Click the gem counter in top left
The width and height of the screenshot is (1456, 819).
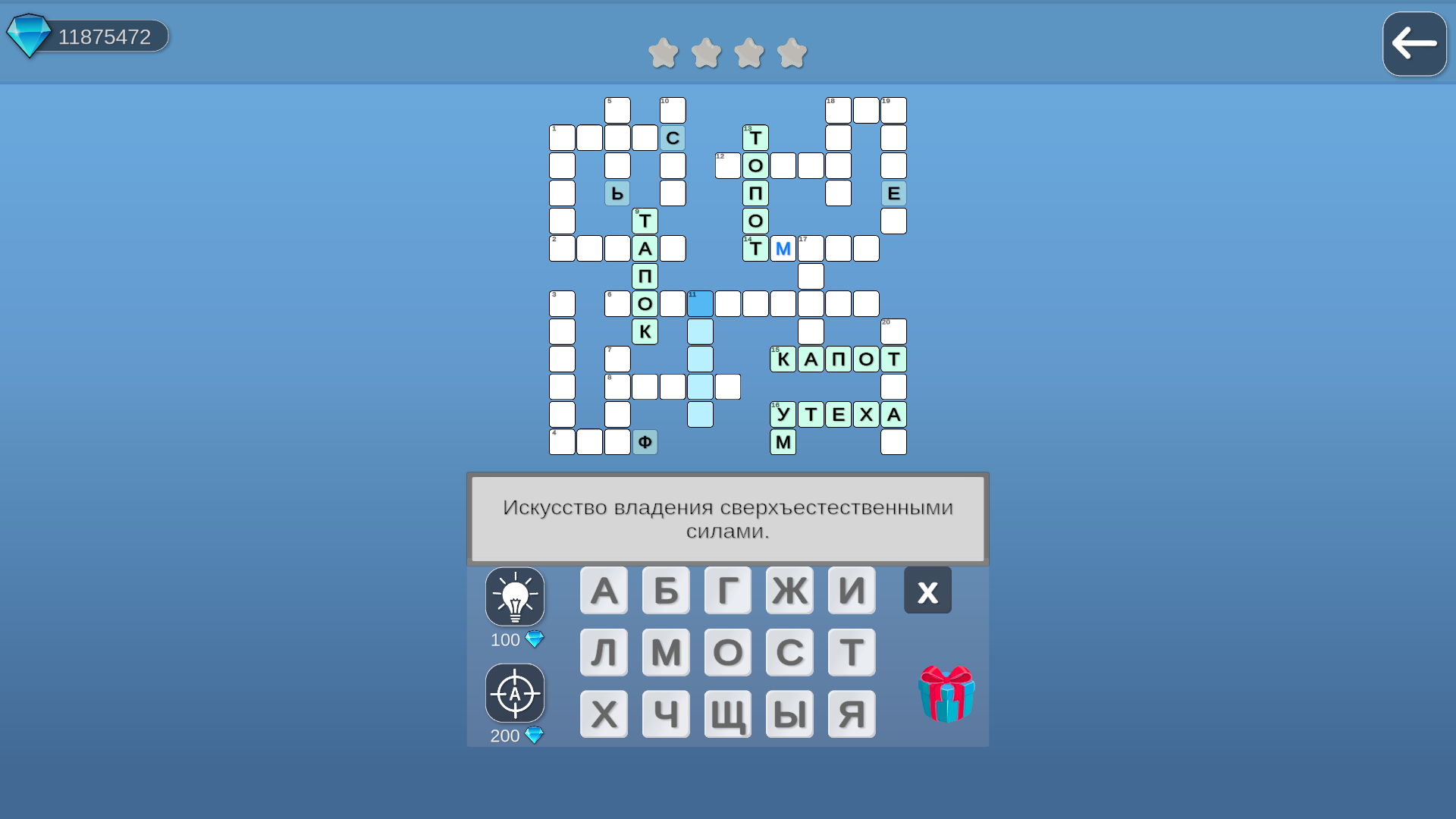(x=86, y=34)
